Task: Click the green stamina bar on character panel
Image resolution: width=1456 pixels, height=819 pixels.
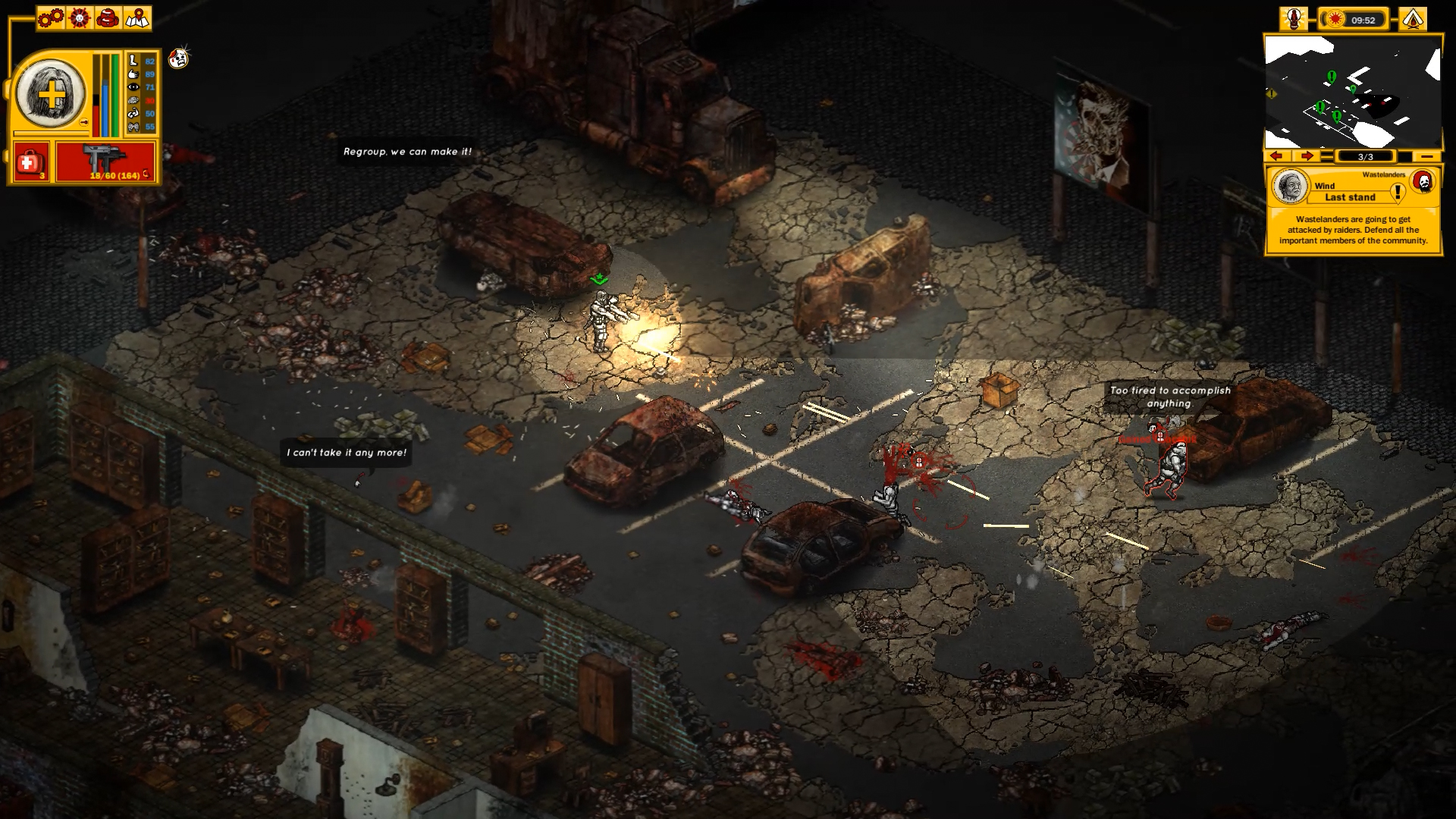Action: [x=115, y=95]
